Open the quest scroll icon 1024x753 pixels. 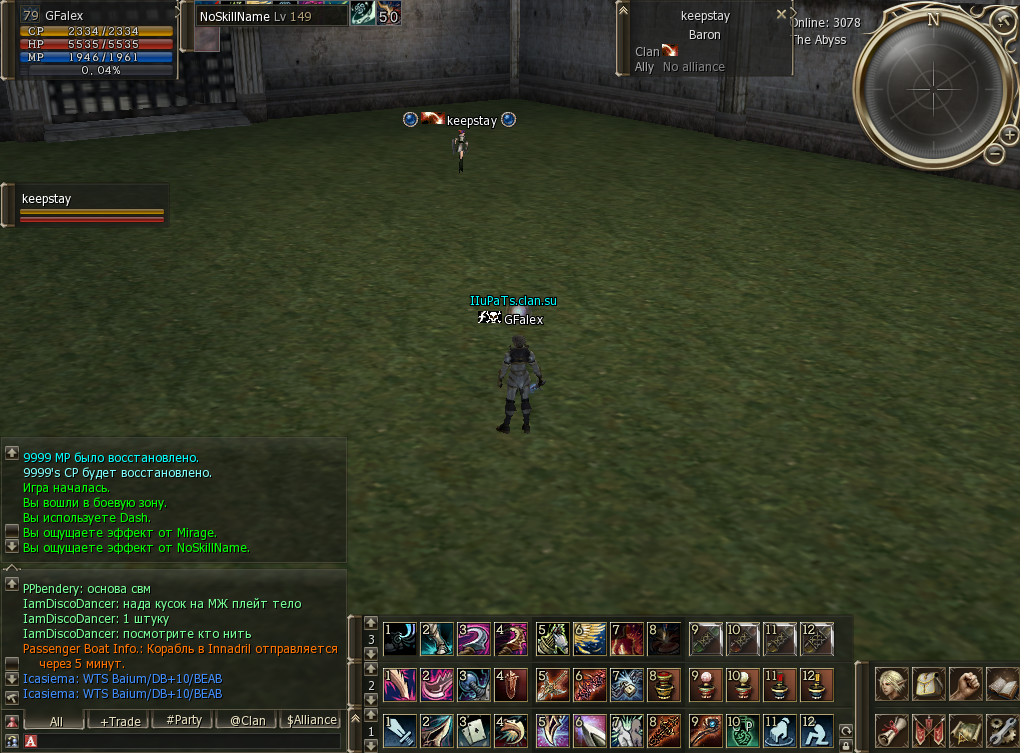pyautogui.click(x=892, y=730)
